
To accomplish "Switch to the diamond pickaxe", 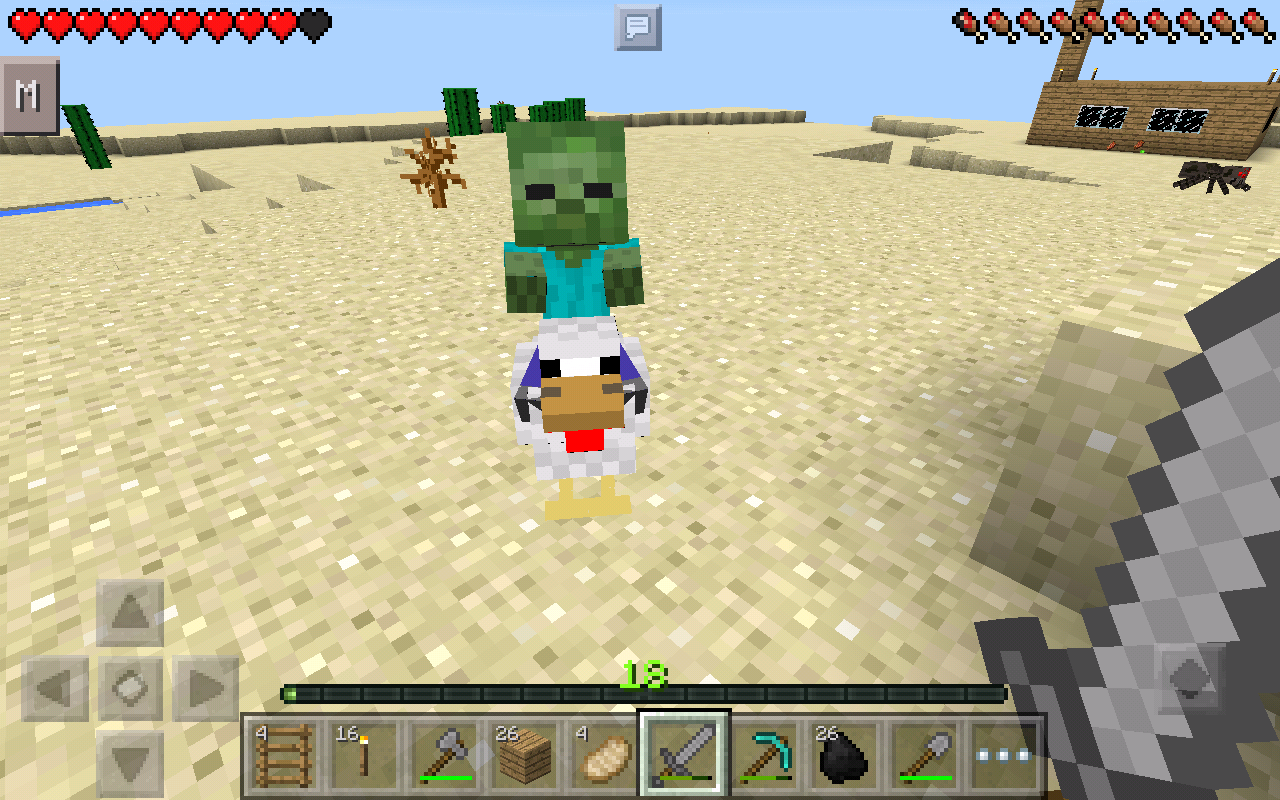I will pyautogui.click(x=766, y=755).
